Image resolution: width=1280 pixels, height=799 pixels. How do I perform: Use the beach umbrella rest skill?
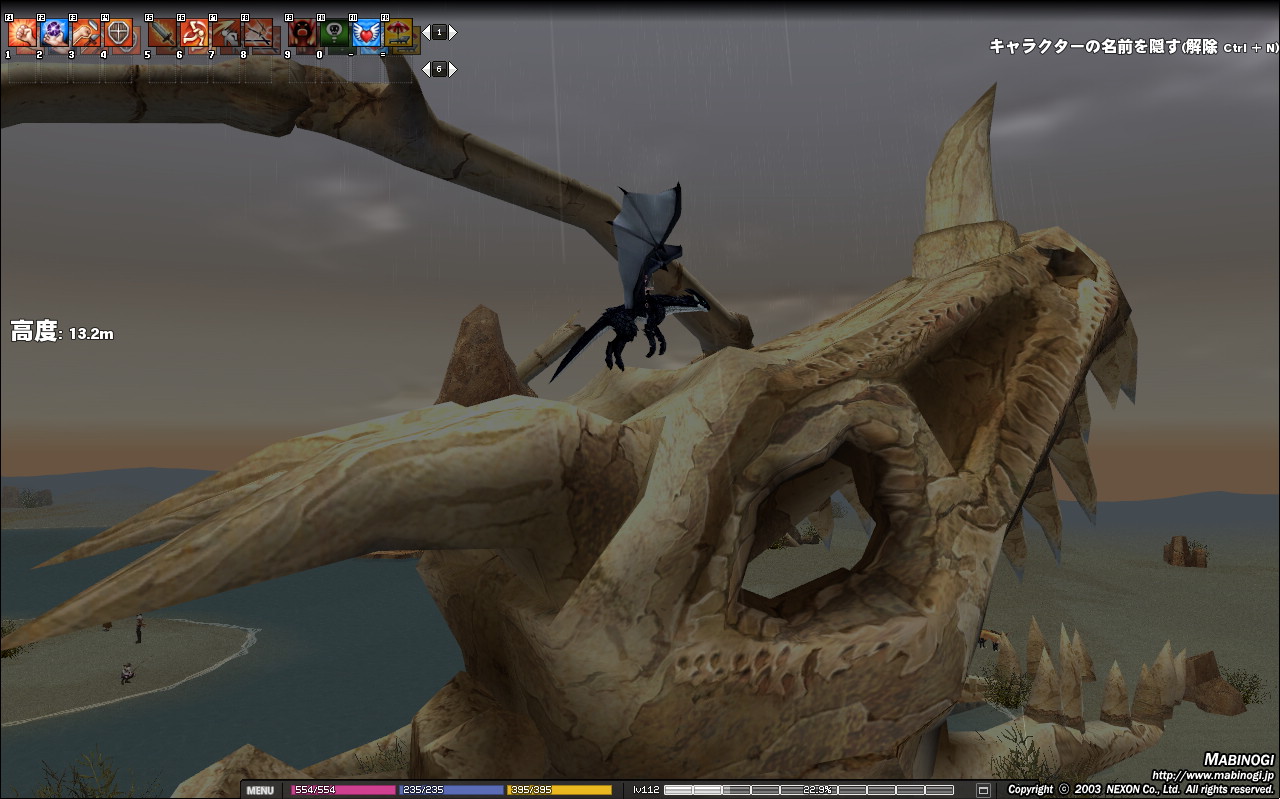point(398,33)
